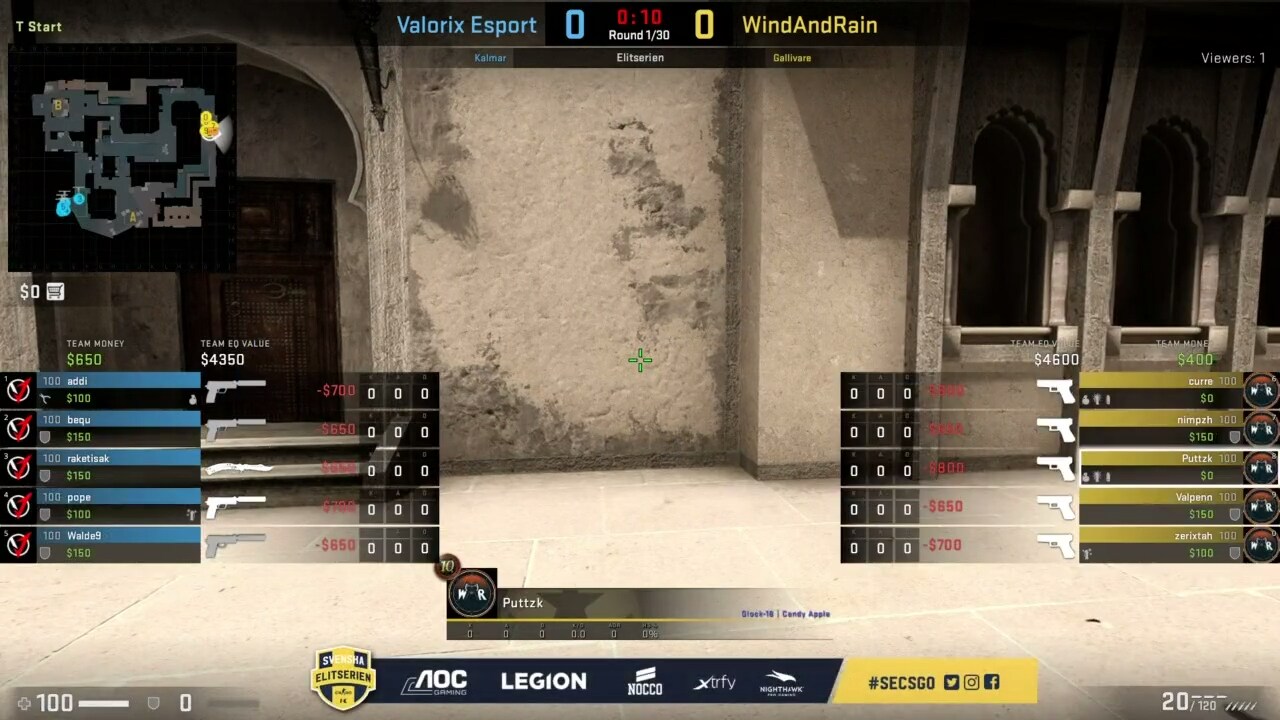This screenshot has height=720, width=1280.
Task: Click the Valorix Esport team logo next to addi
Action: [18, 389]
